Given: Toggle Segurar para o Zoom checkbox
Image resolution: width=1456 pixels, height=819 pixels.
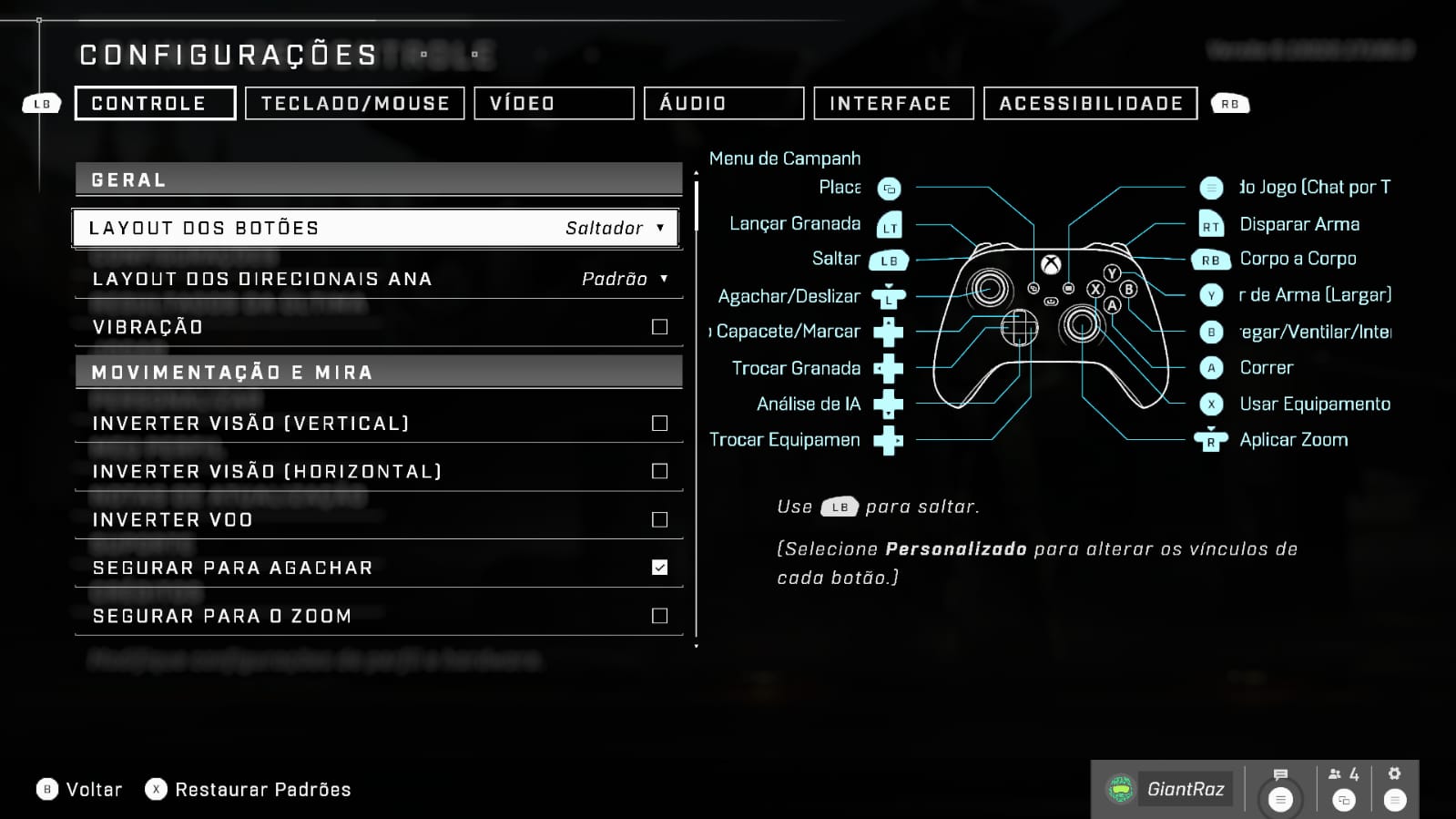Looking at the screenshot, I should (660, 616).
